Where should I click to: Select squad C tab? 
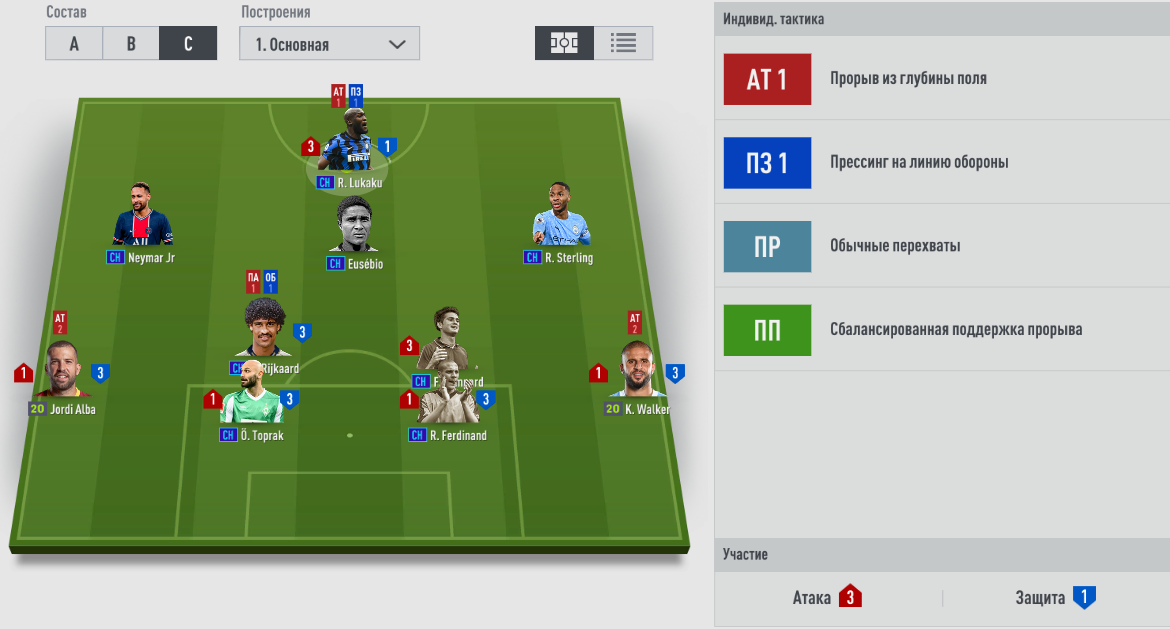click(188, 44)
